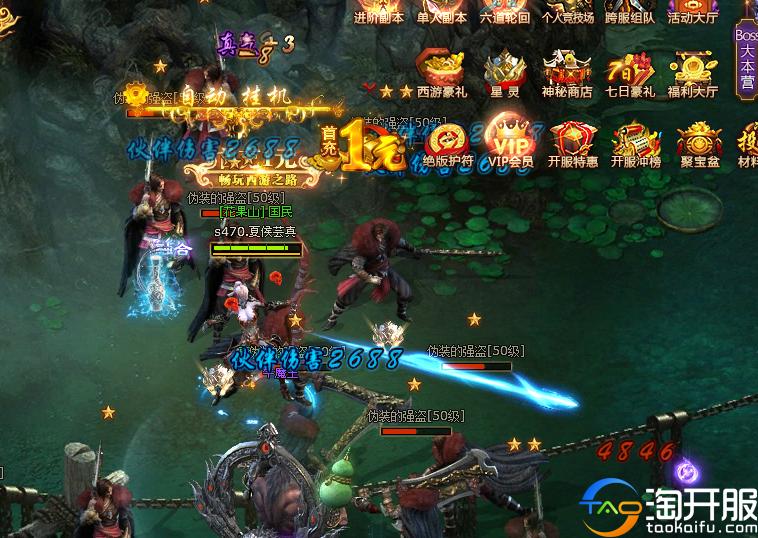Open the 星灵 crown icon

click(x=505, y=74)
